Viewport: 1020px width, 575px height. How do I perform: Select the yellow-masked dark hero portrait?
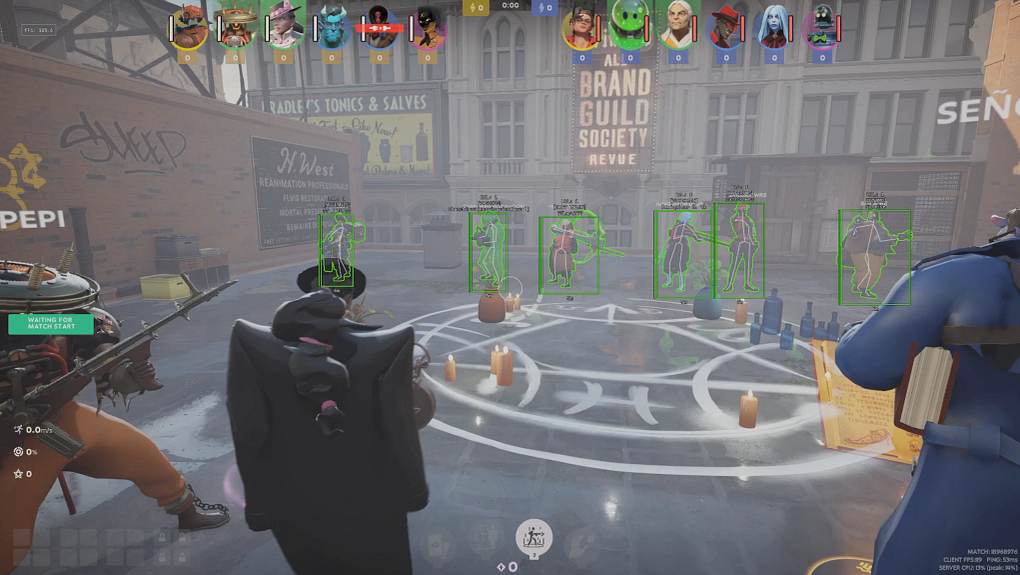pos(428,28)
